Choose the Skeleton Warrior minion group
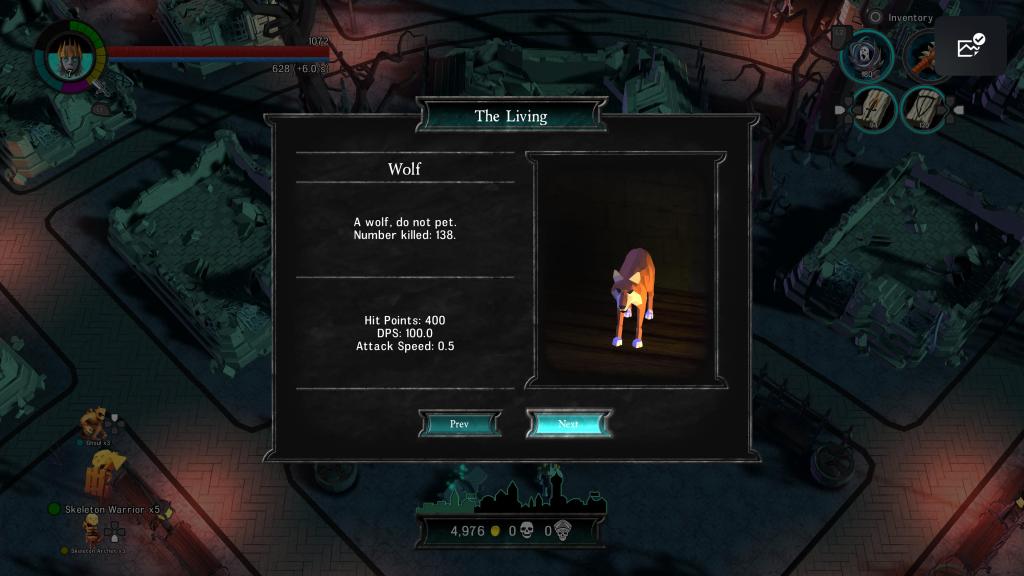This screenshot has width=1024, height=576. (104, 475)
